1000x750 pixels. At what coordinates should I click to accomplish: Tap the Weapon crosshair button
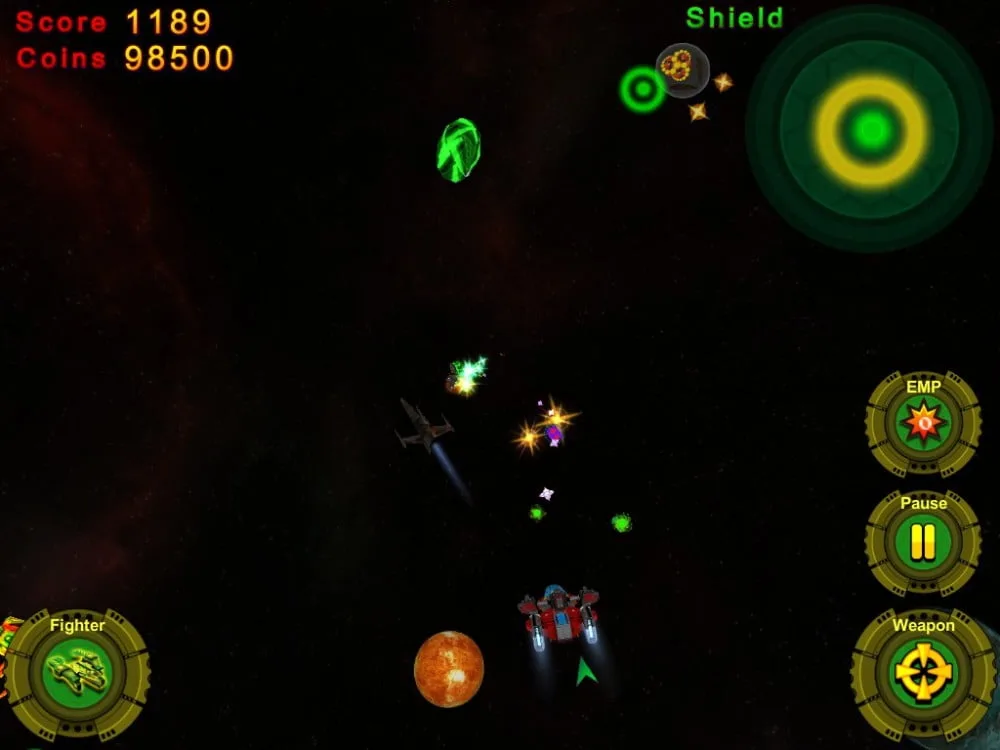click(x=923, y=673)
